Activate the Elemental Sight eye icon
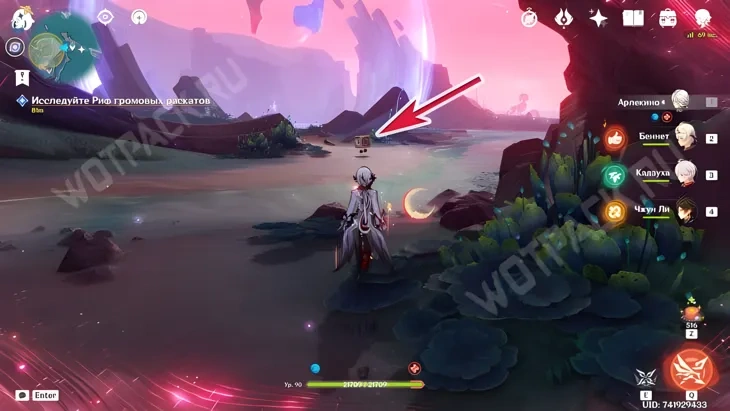Image resolution: width=730 pixels, height=411 pixels. [x=106, y=16]
